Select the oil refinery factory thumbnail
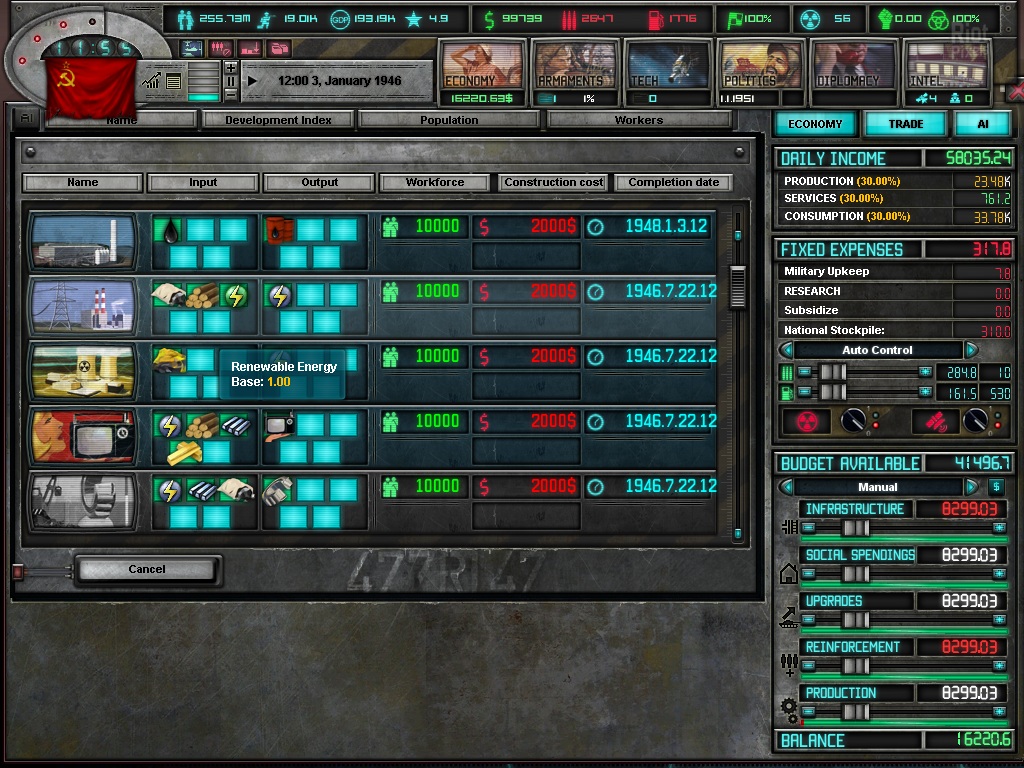The image size is (1024, 768). click(x=83, y=241)
